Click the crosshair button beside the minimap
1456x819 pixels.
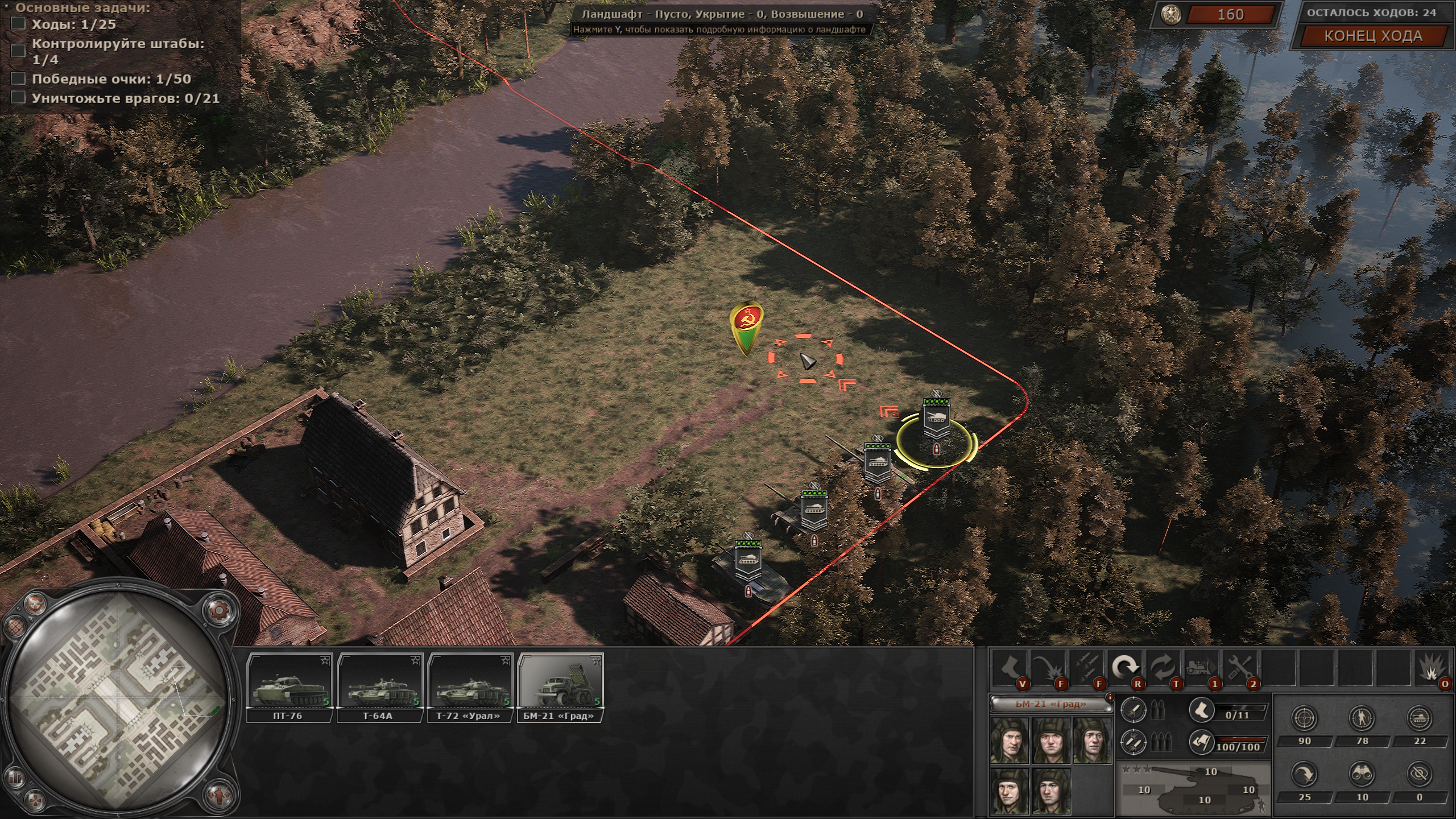[x=36, y=603]
